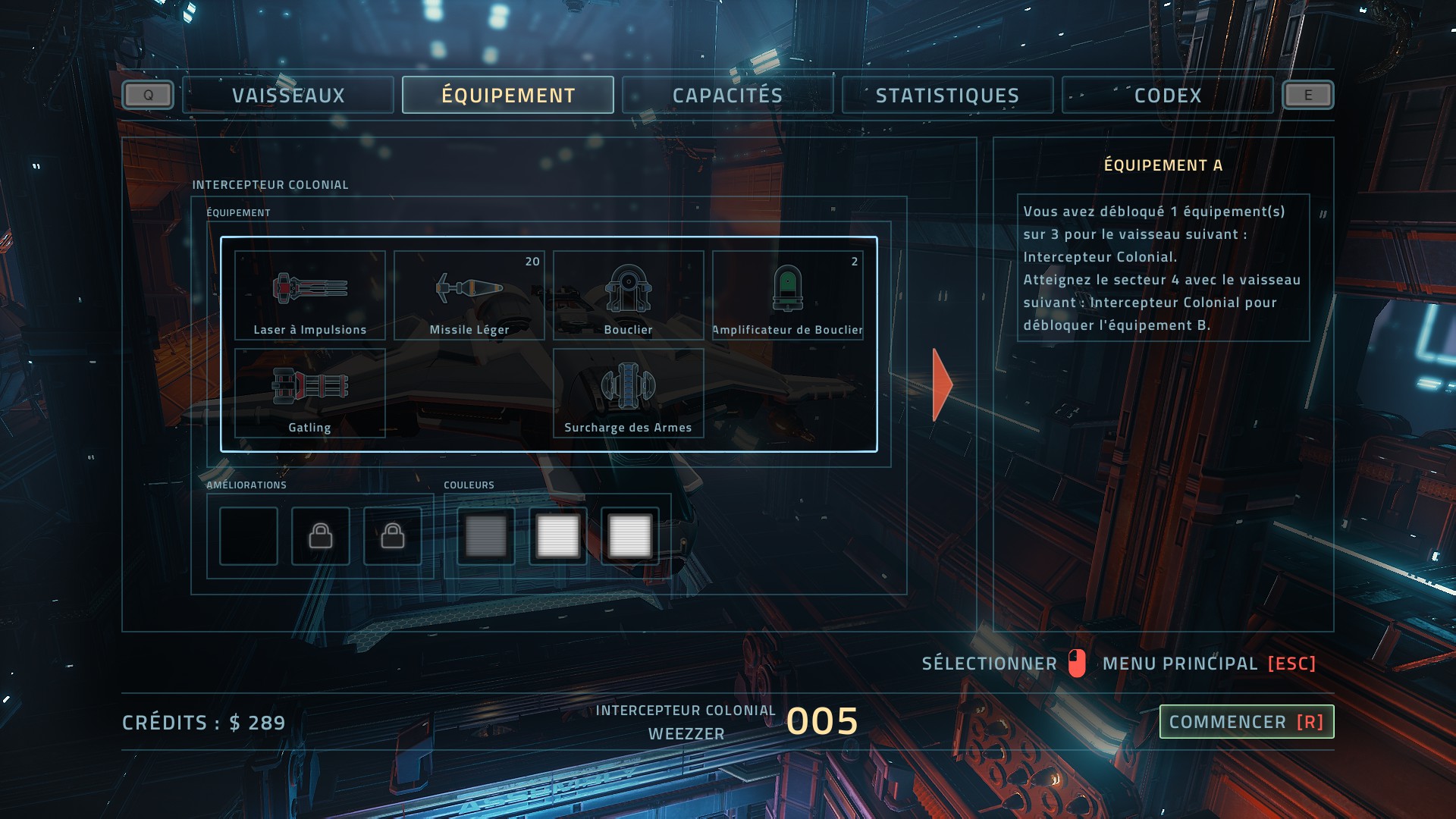This screenshot has height=819, width=1456.
Task: Open the Codex tab
Action: 1167,96
